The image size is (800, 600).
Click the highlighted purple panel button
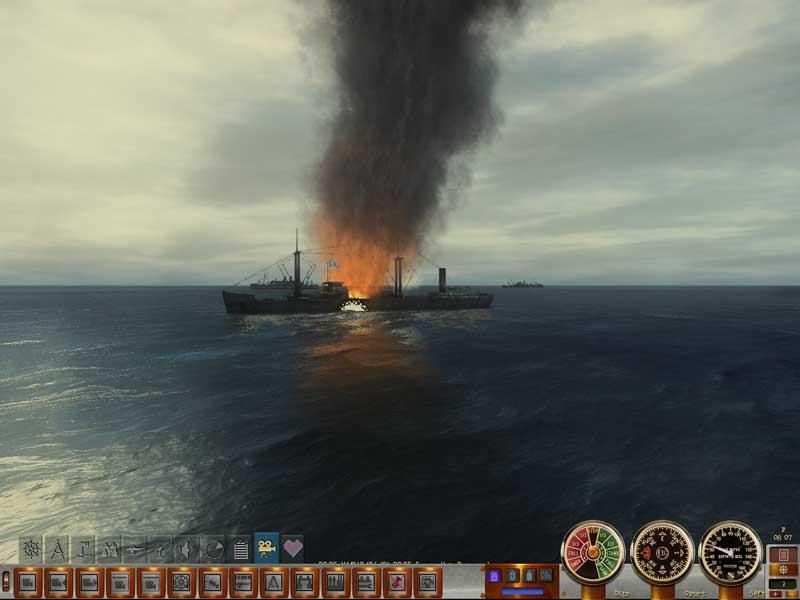(x=493, y=576)
